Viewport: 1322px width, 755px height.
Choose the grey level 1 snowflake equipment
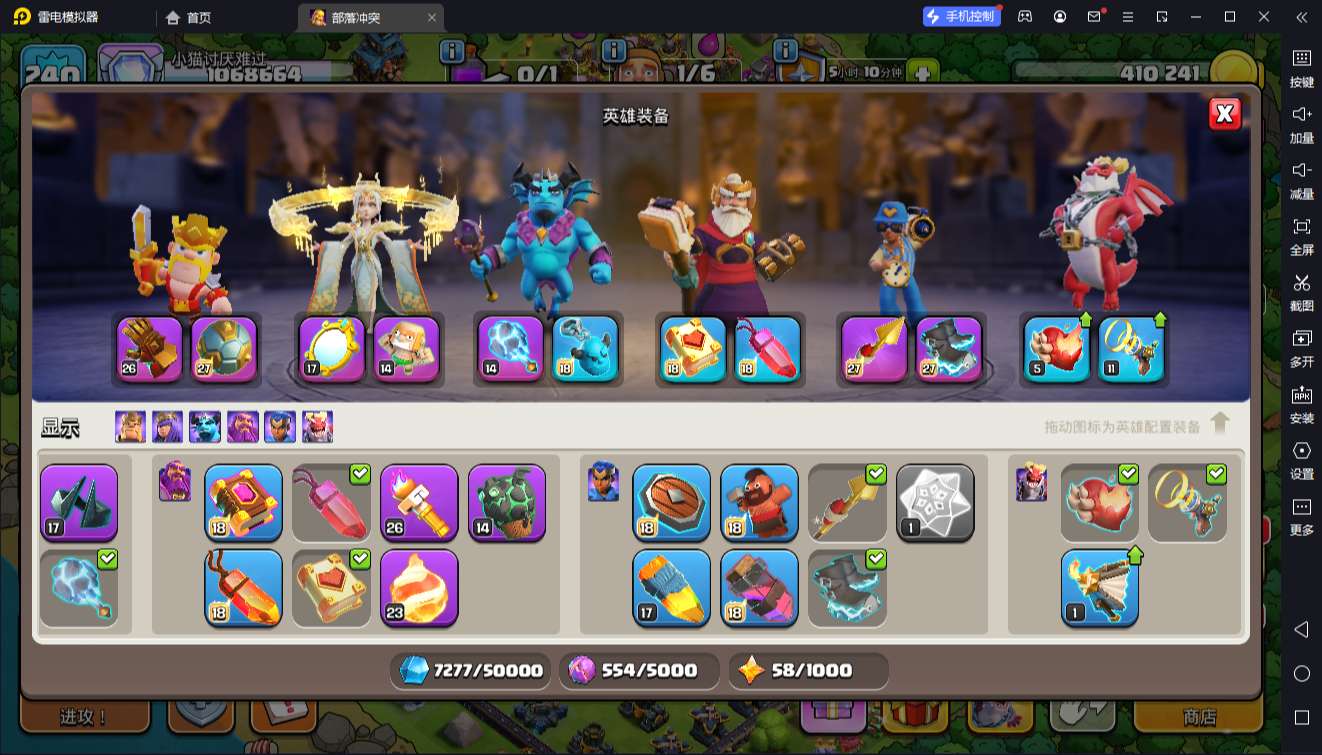click(935, 502)
